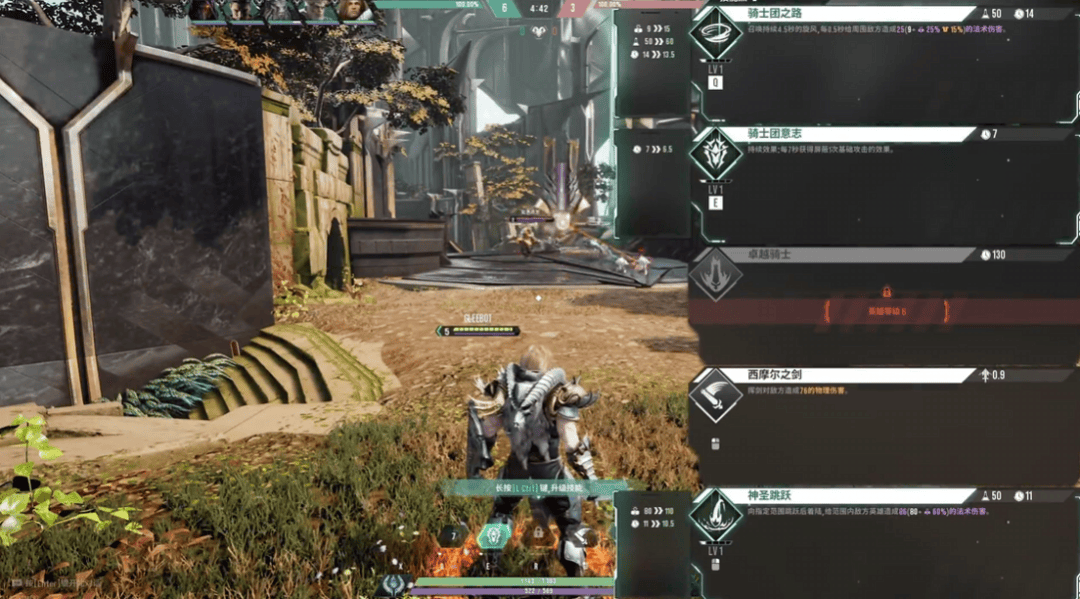
Task: Activate the glowing E ability hexagon on hotbar
Action: (x=494, y=536)
